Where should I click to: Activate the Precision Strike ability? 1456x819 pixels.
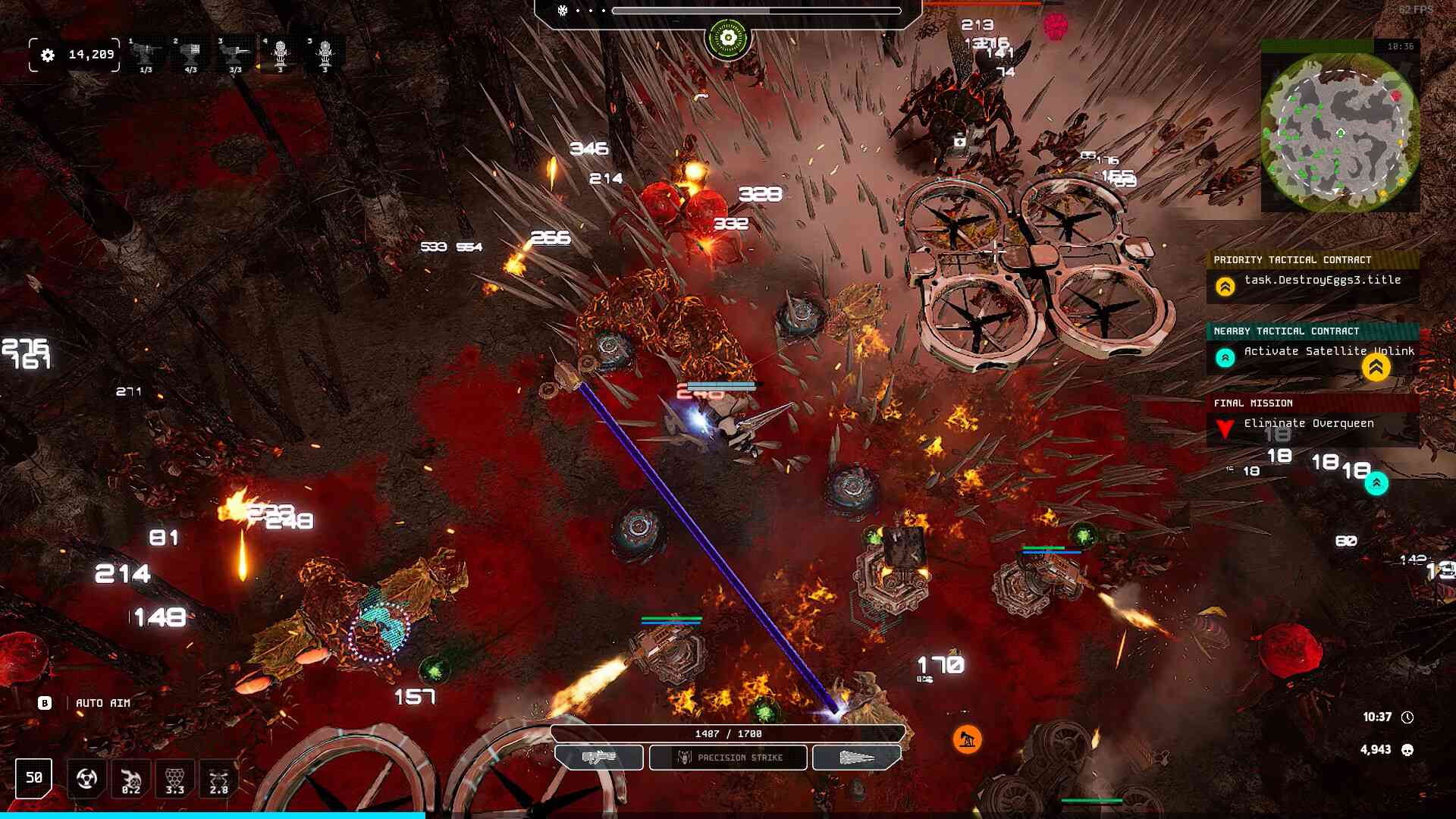(728, 758)
